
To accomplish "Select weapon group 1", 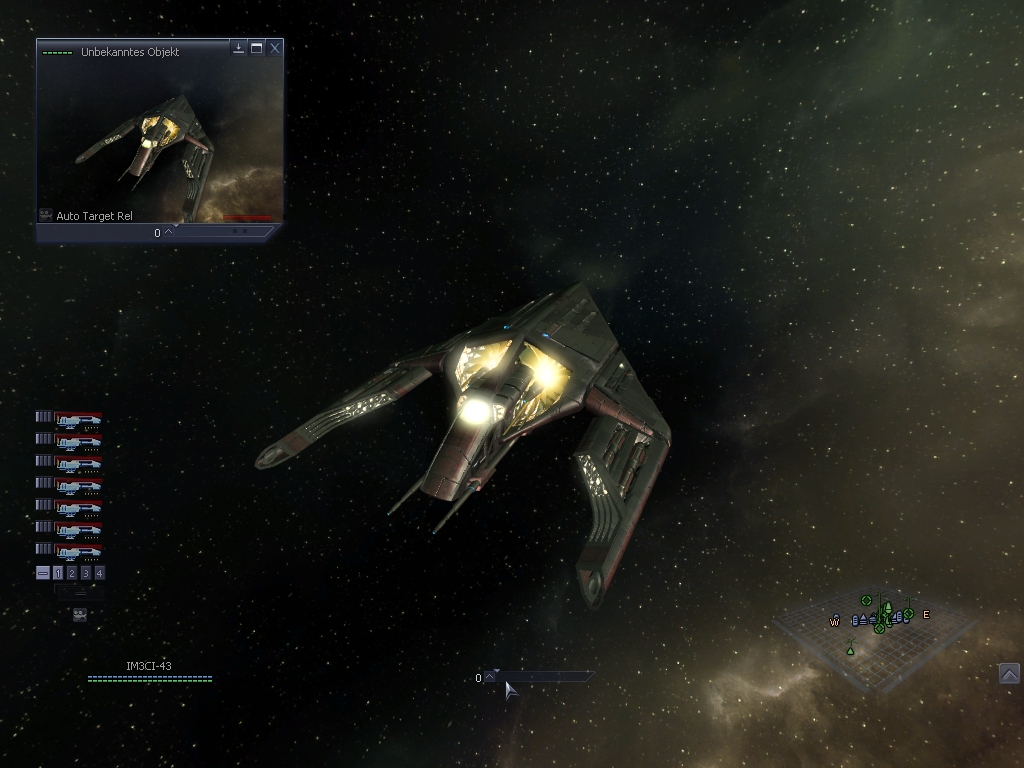I will (58, 573).
